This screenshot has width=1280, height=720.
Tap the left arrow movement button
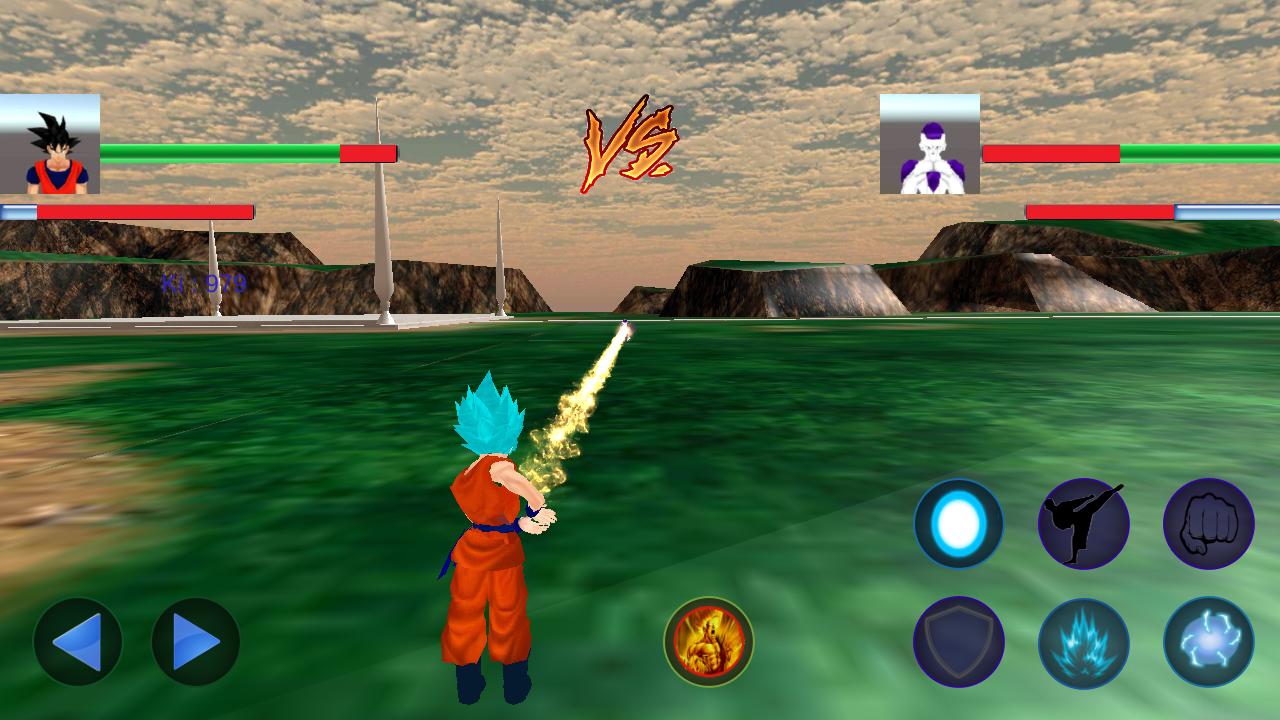point(78,642)
